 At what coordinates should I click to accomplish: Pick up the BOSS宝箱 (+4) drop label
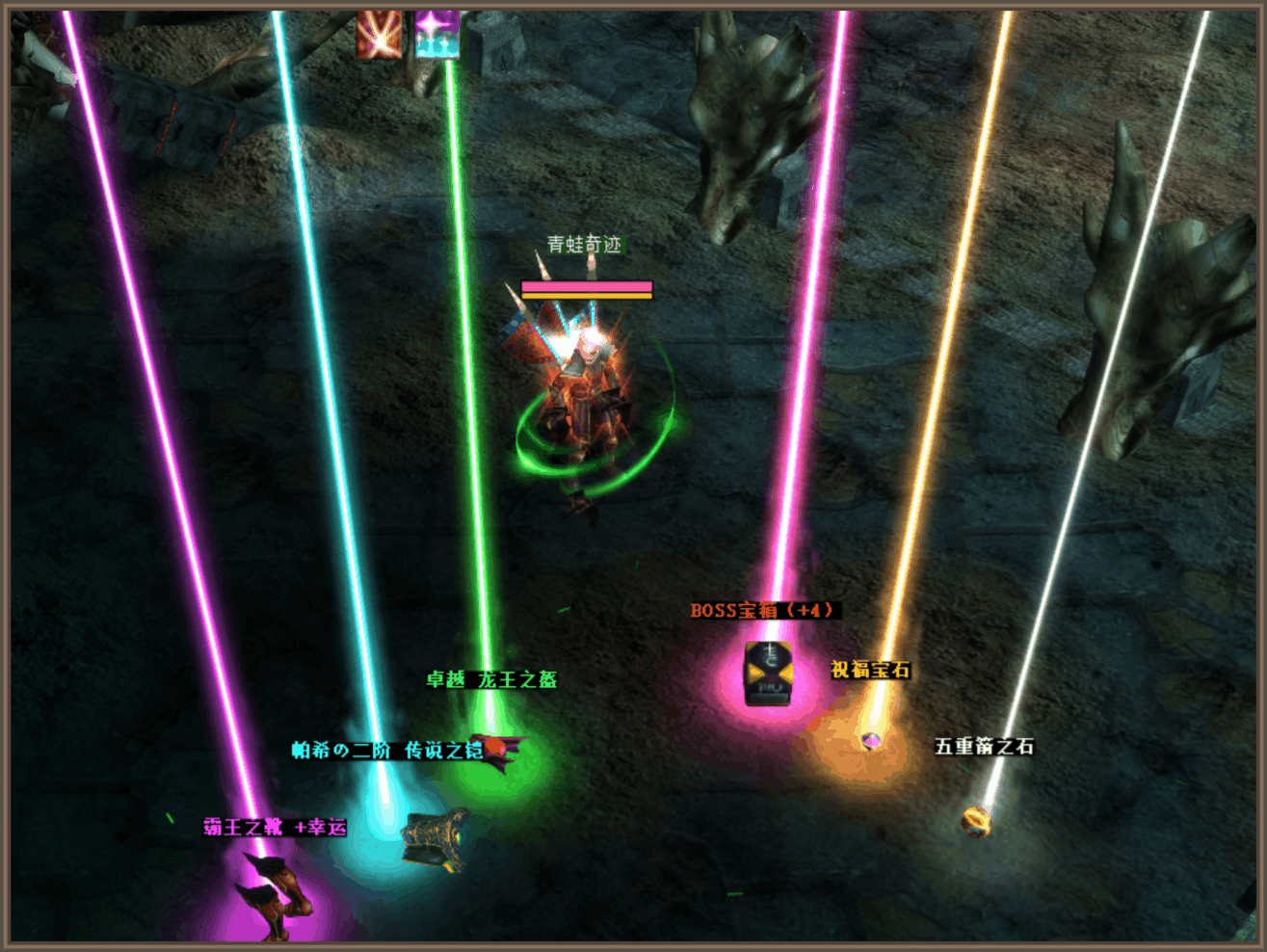pyautogui.click(x=765, y=611)
